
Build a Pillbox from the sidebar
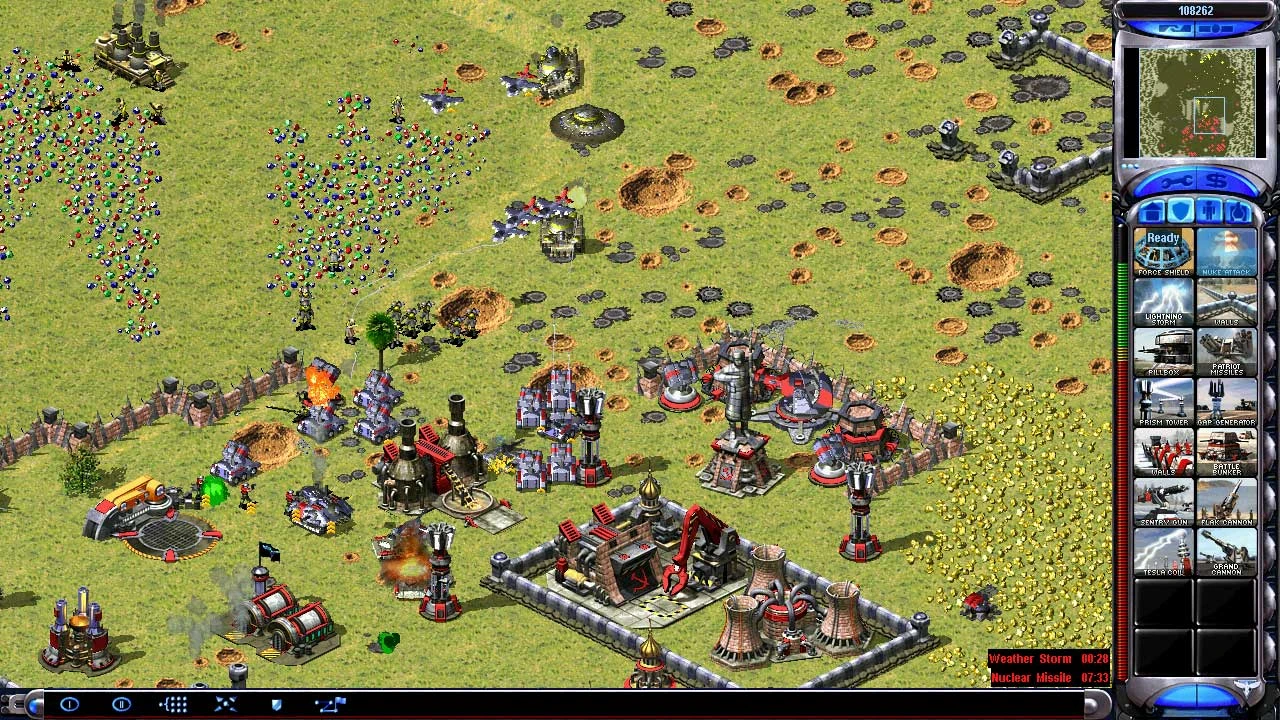click(x=1163, y=352)
